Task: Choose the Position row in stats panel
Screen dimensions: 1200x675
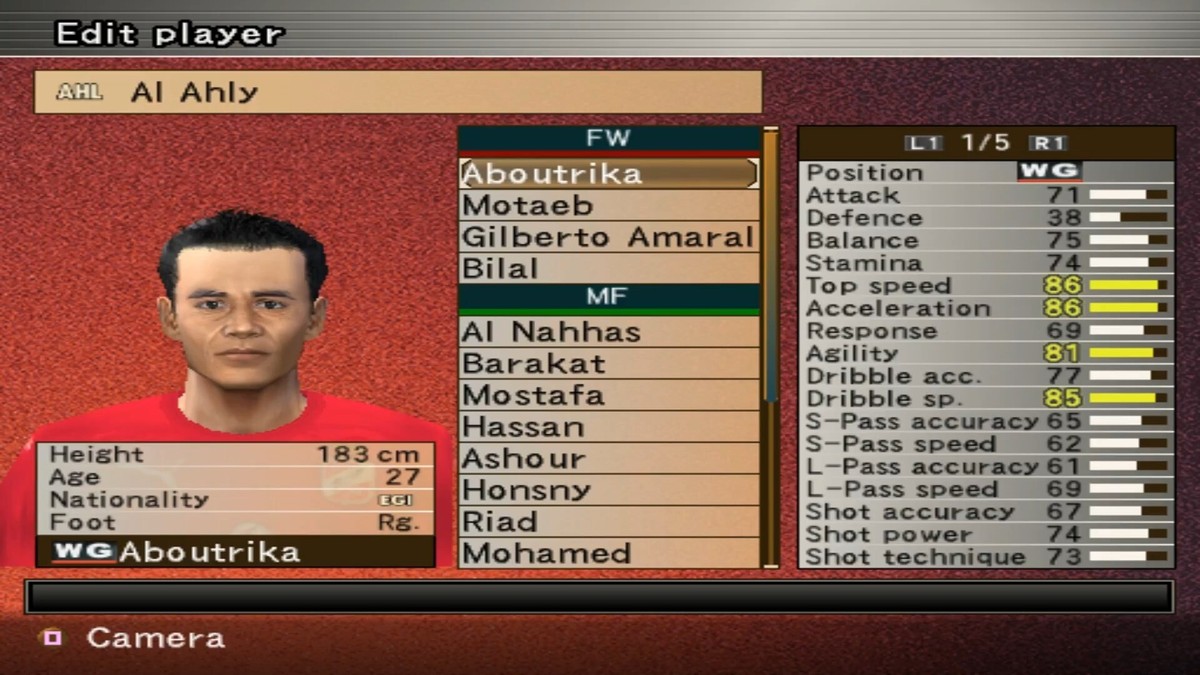Action: click(x=985, y=172)
